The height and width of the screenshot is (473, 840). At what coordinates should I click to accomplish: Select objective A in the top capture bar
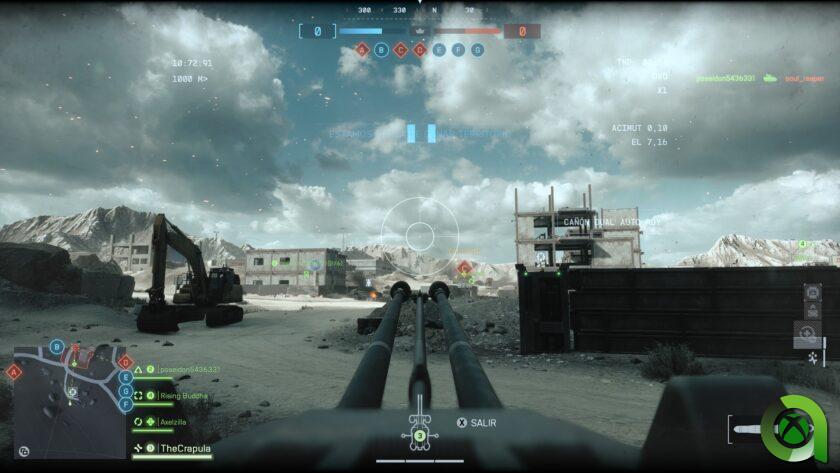point(363,49)
